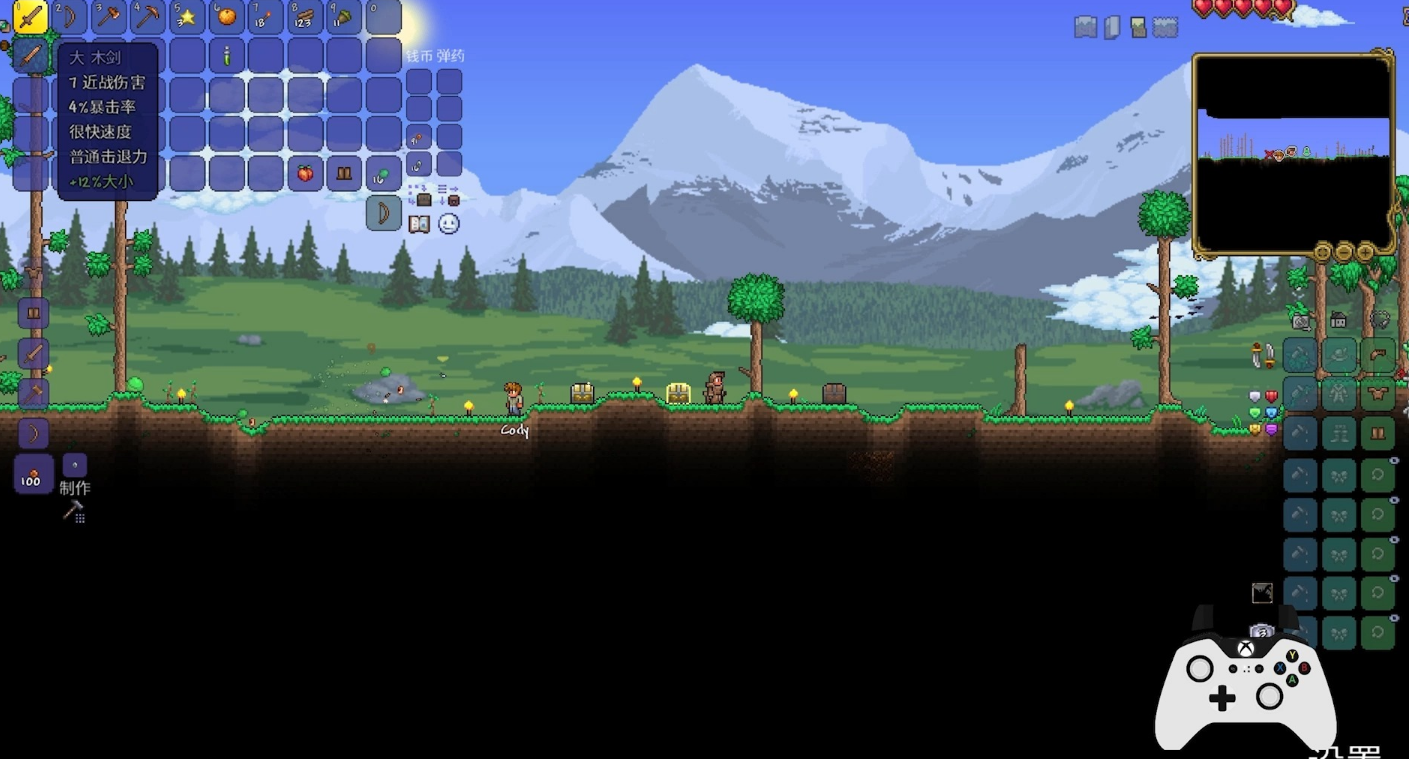Image resolution: width=1409 pixels, height=759 pixels.
Task: Open the crafting window hammer button
Action: tap(73, 511)
